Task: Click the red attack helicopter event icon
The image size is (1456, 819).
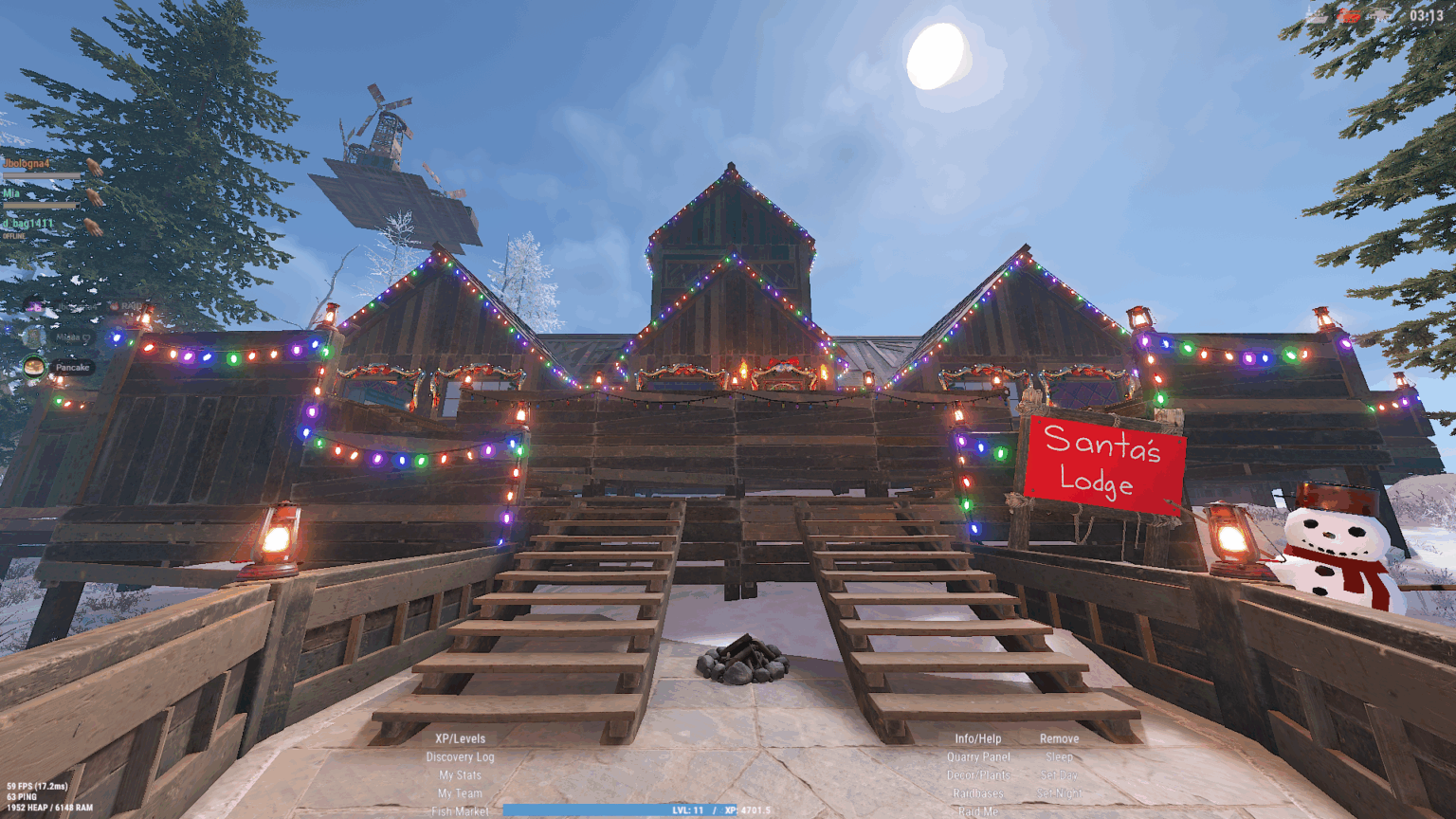Action: tap(1348, 16)
